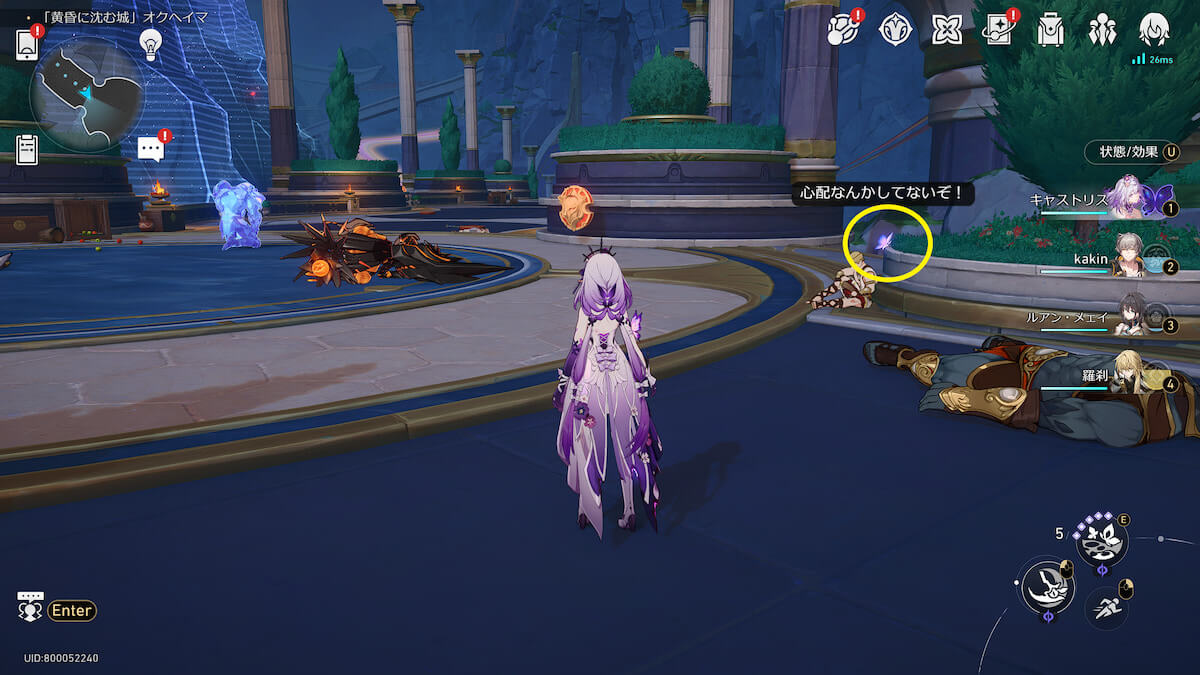Open the four-petal flower icon
The width and height of the screenshot is (1200, 675).
click(x=946, y=30)
